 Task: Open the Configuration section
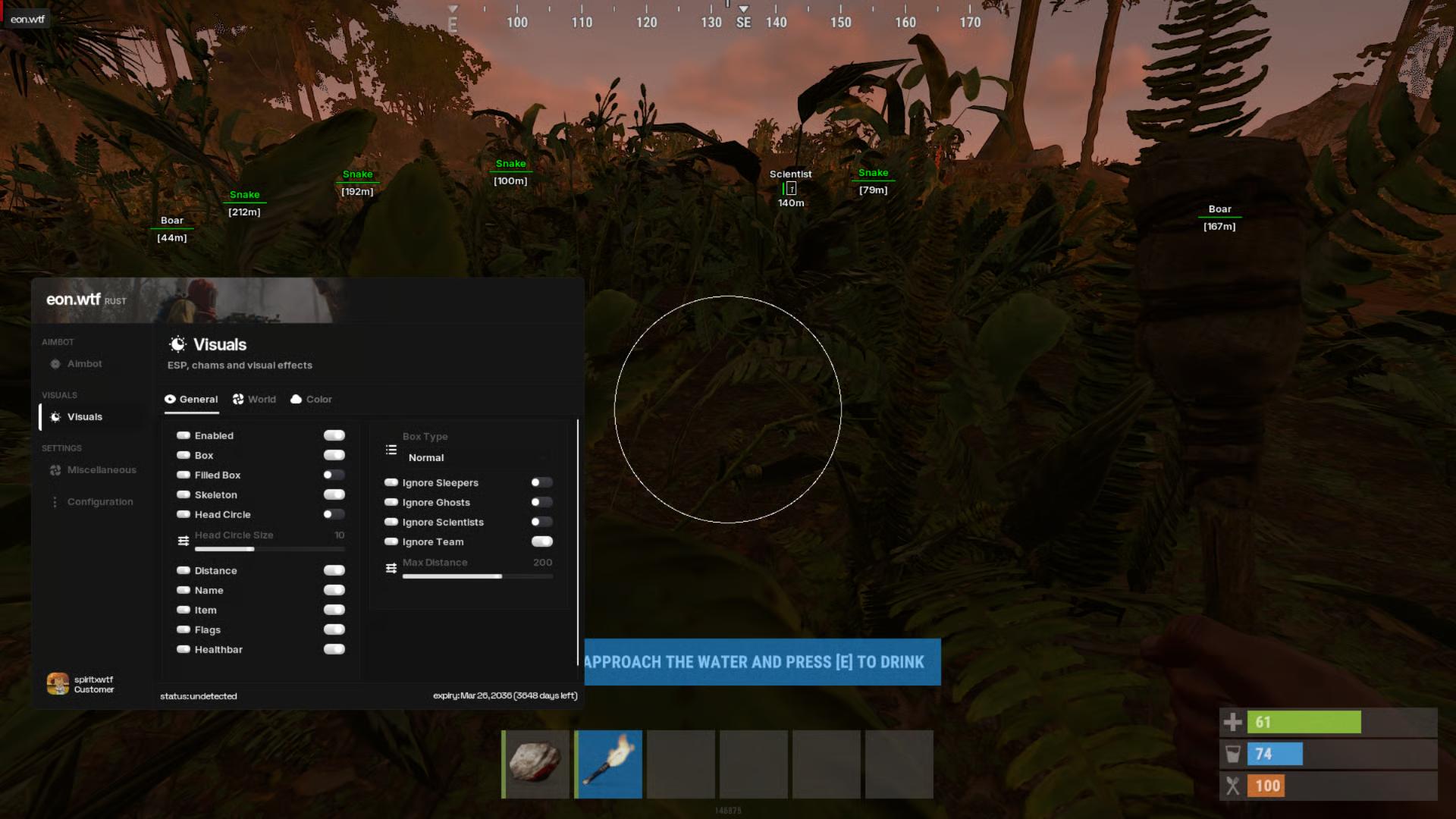[99, 502]
